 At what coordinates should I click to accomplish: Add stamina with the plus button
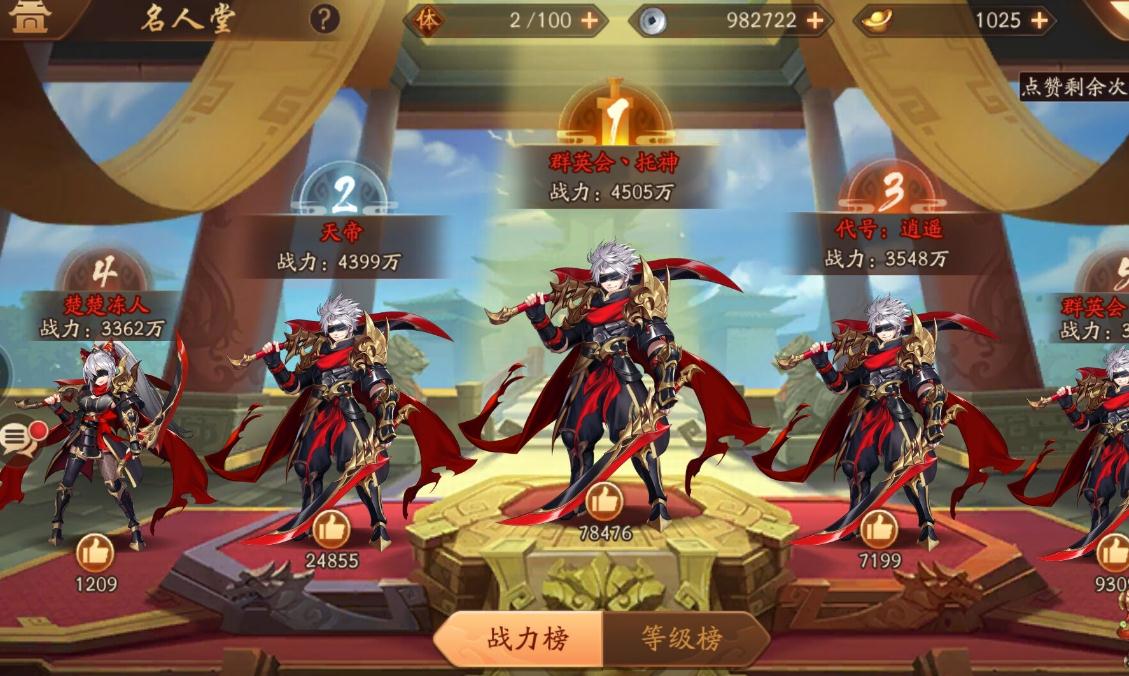pos(589,20)
